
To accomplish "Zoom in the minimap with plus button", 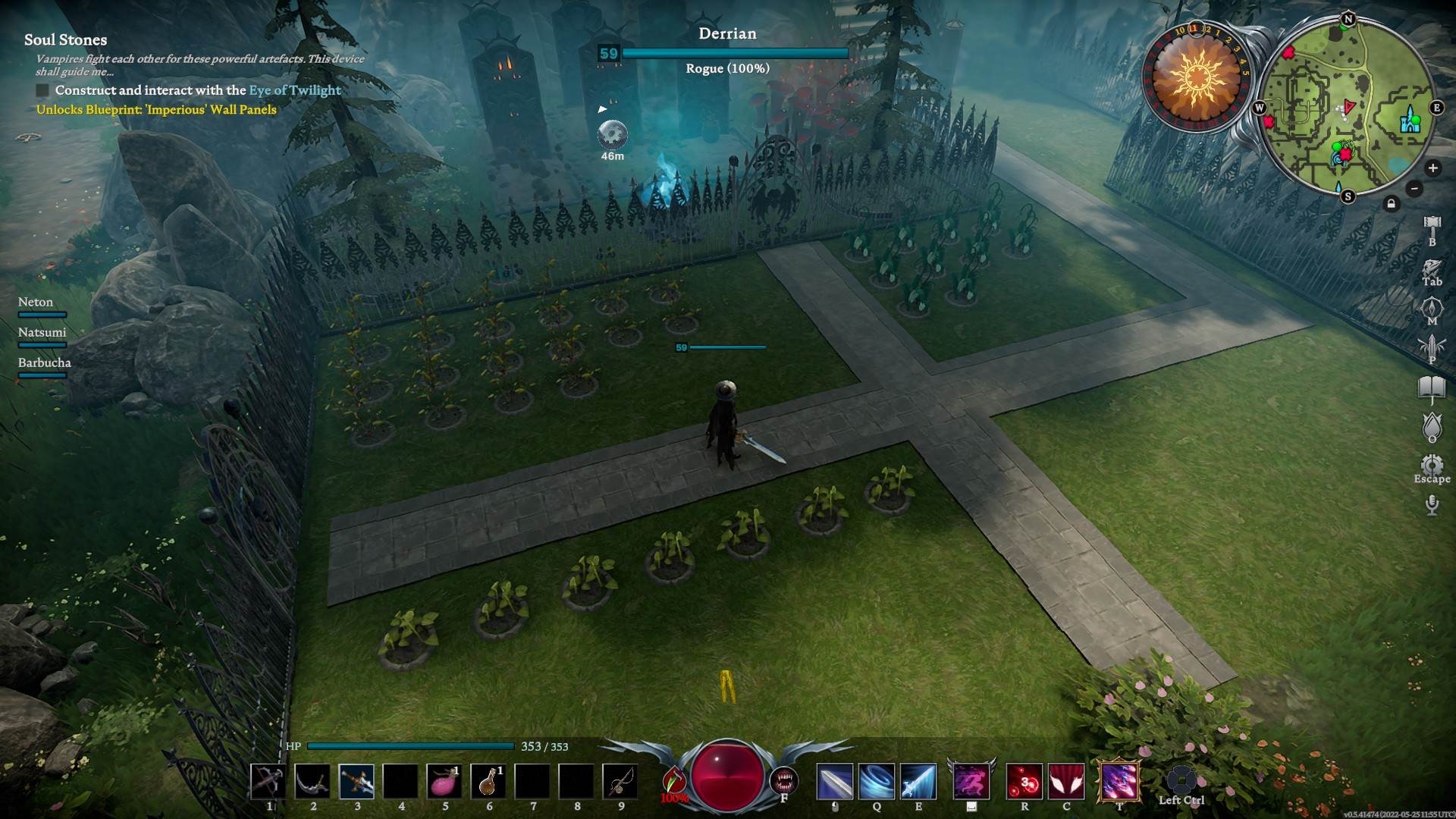I will pyautogui.click(x=1432, y=168).
